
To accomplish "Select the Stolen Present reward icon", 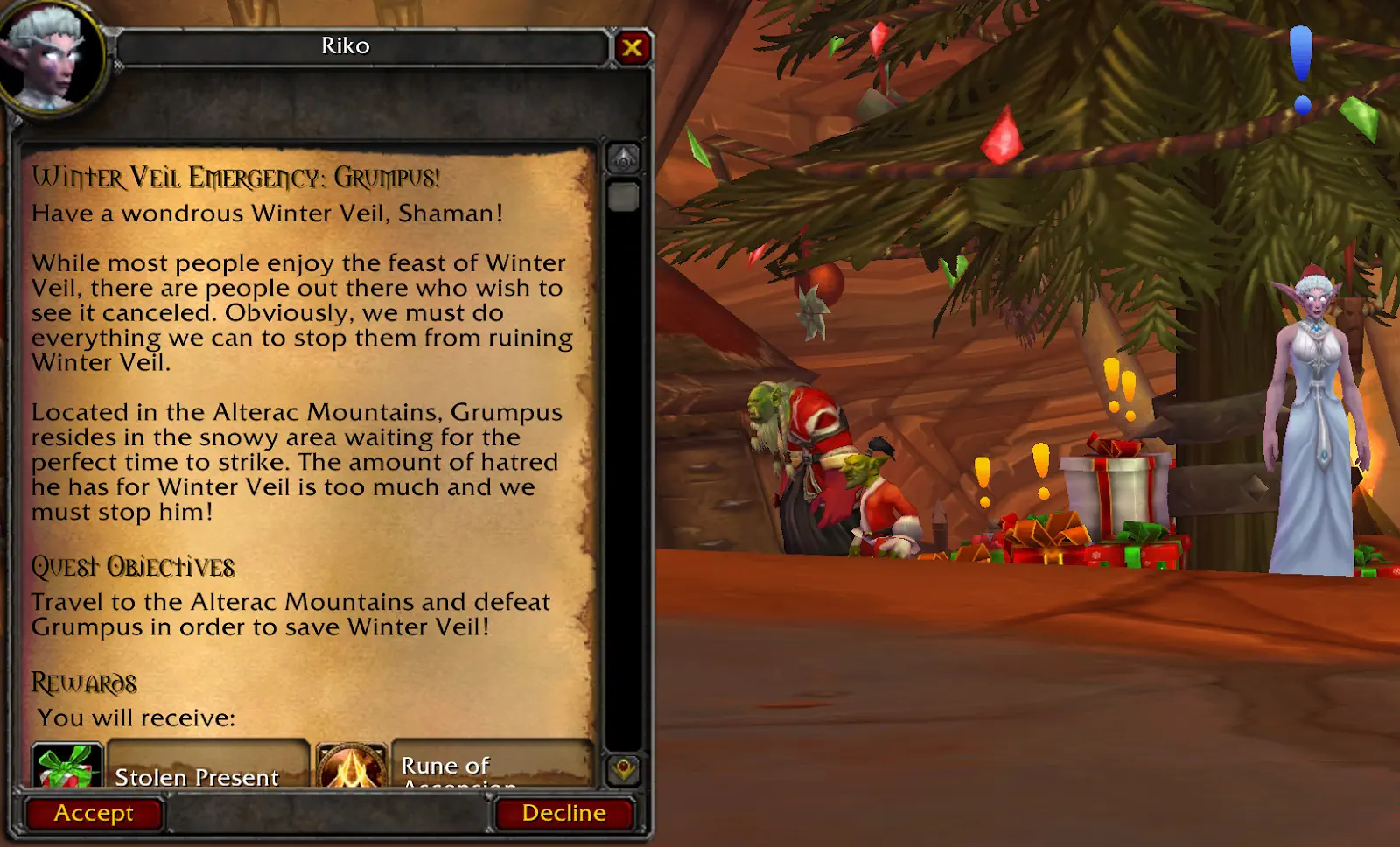I will (66, 766).
